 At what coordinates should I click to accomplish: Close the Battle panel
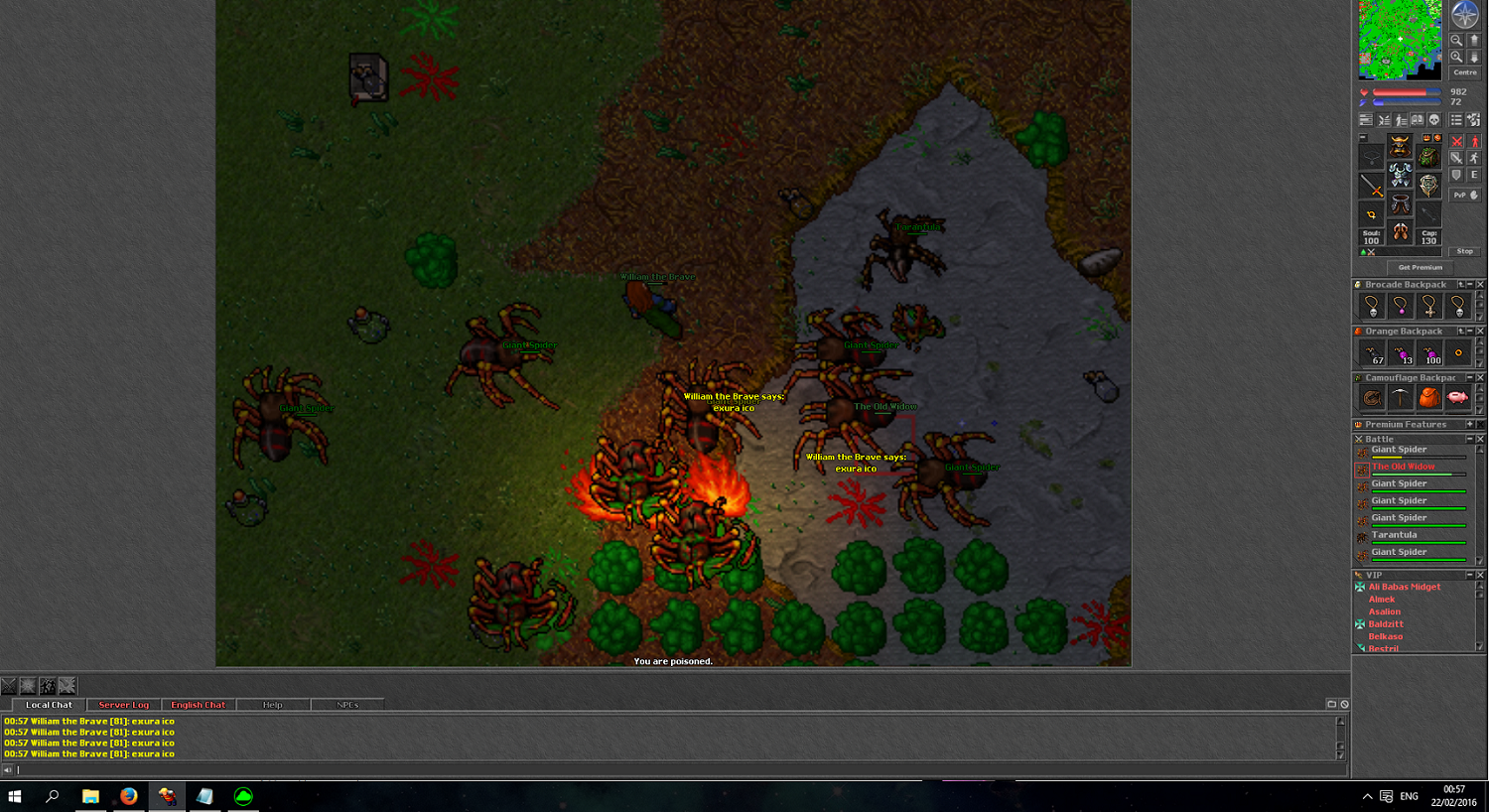[x=1480, y=439]
